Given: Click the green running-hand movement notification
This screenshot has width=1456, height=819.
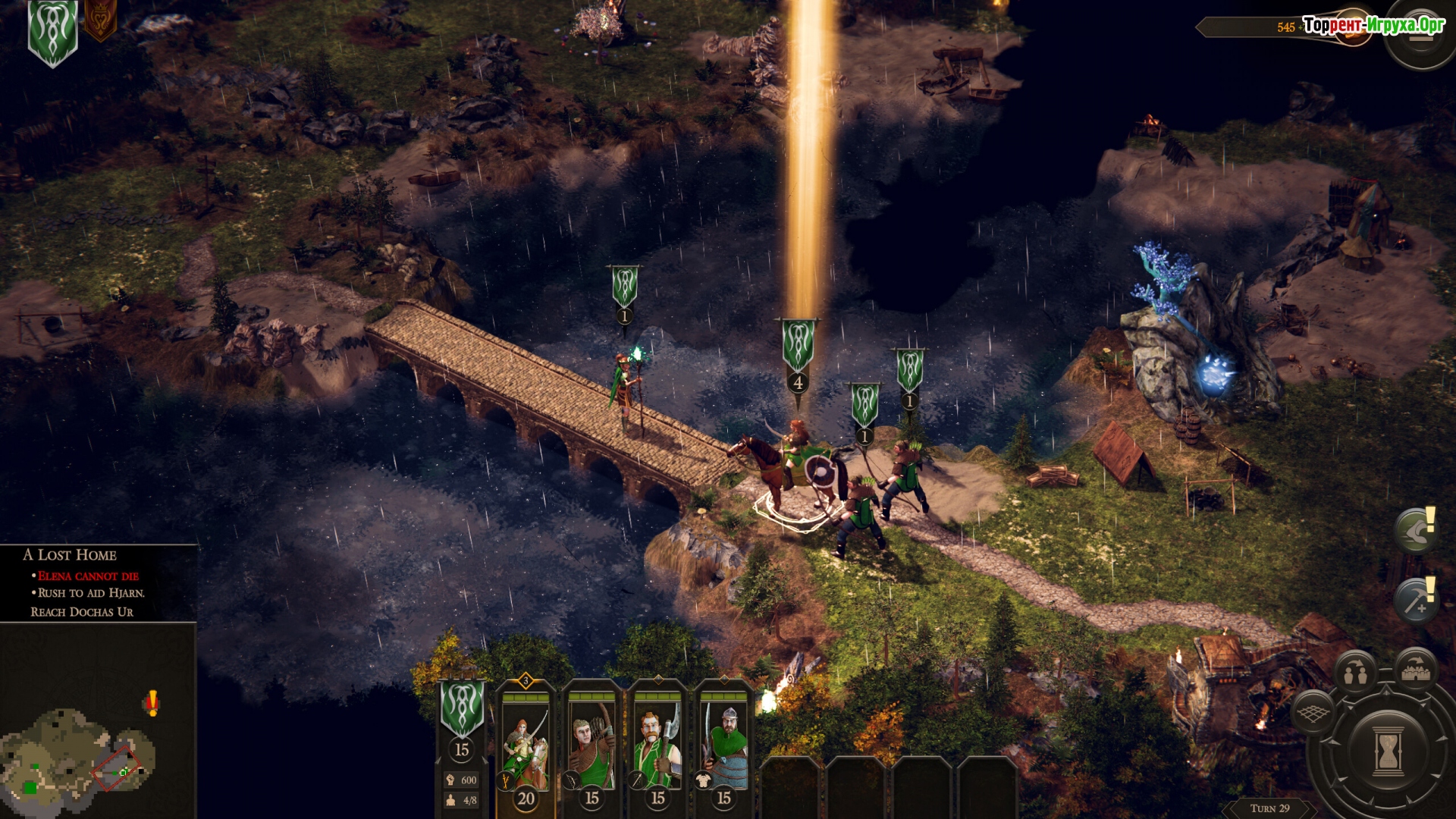Looking at the screenshot, I should pos(1415,529).
